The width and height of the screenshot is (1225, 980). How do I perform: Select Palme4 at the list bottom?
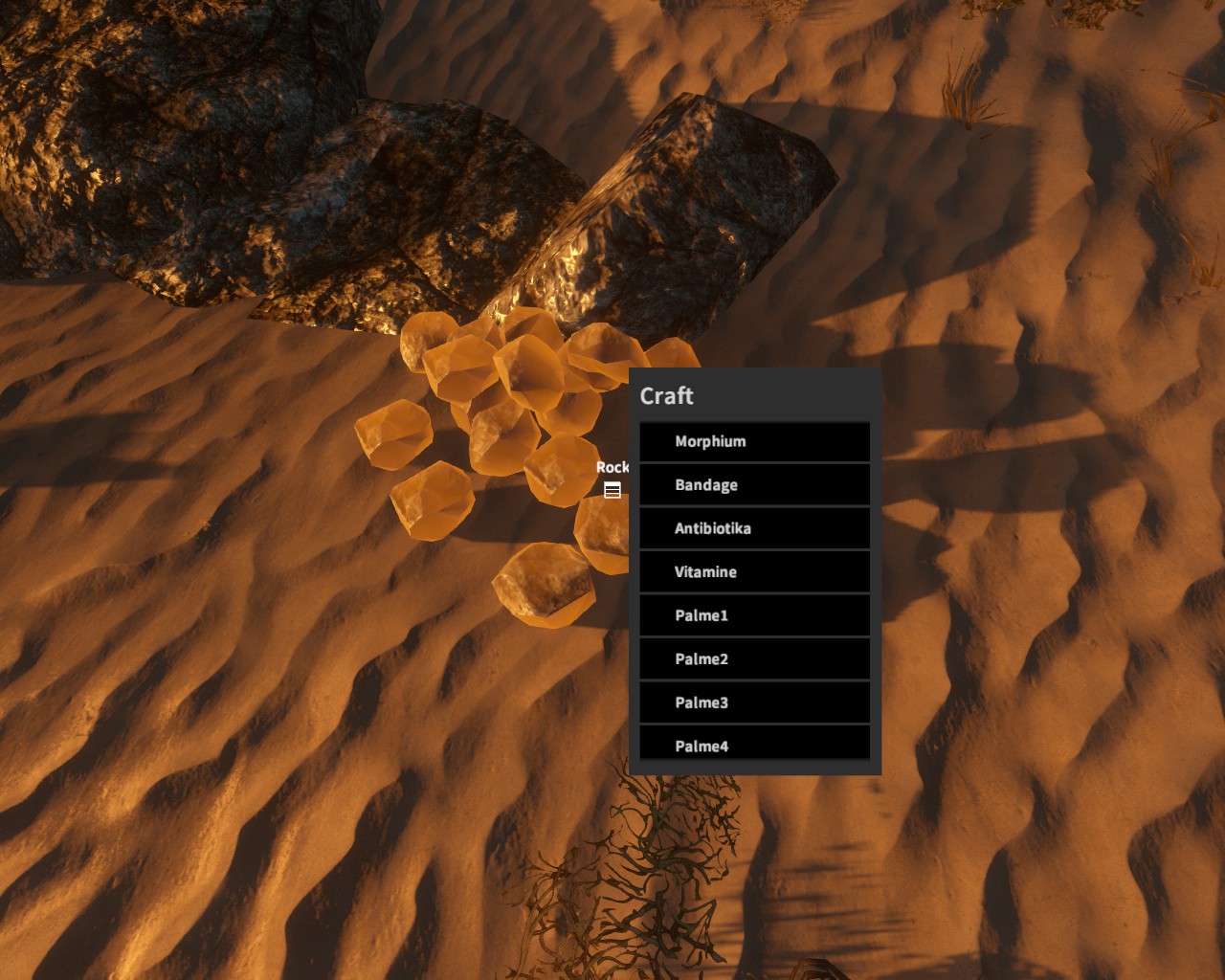754,745
